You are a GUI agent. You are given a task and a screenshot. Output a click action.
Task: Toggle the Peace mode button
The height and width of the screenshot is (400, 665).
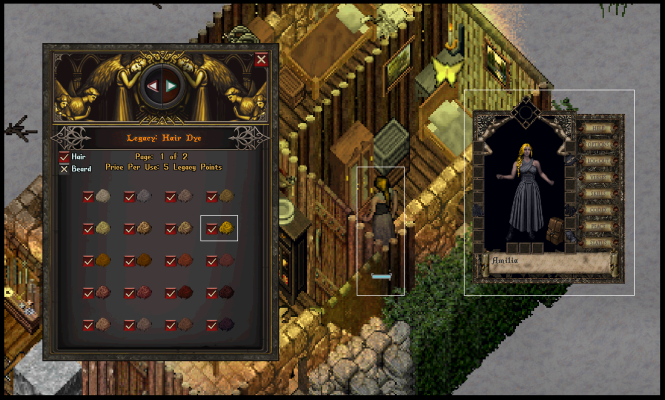[x=600, y=226]
